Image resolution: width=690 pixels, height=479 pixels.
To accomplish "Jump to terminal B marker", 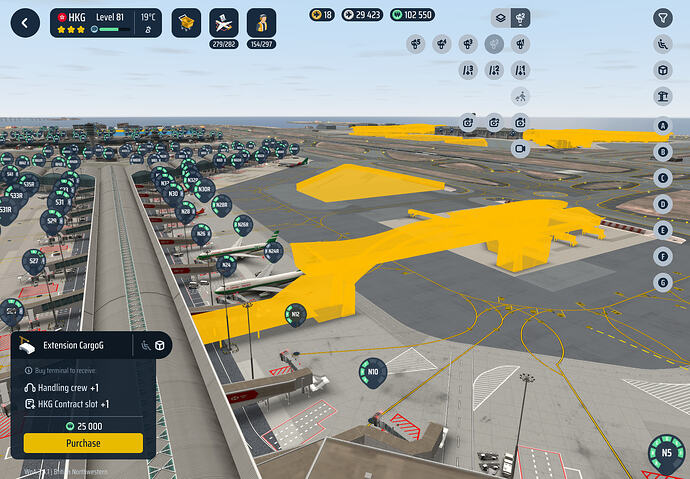I will point(662,152).
